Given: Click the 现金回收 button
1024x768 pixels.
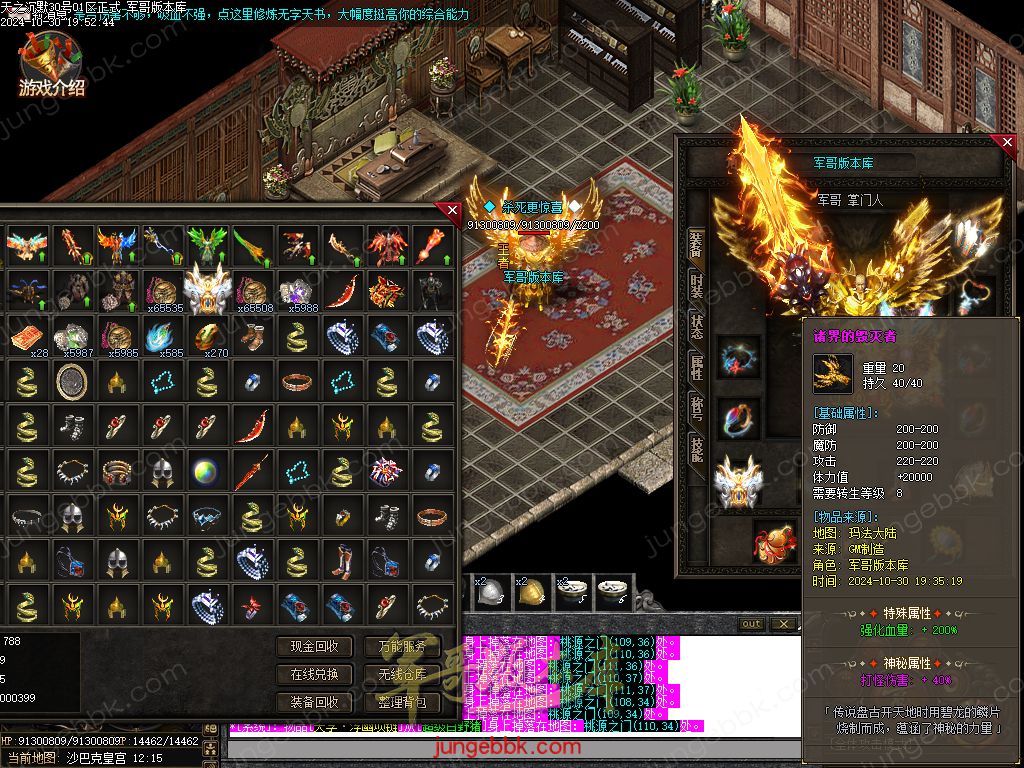Looking at the screenshot, I should tap(314, 647).
